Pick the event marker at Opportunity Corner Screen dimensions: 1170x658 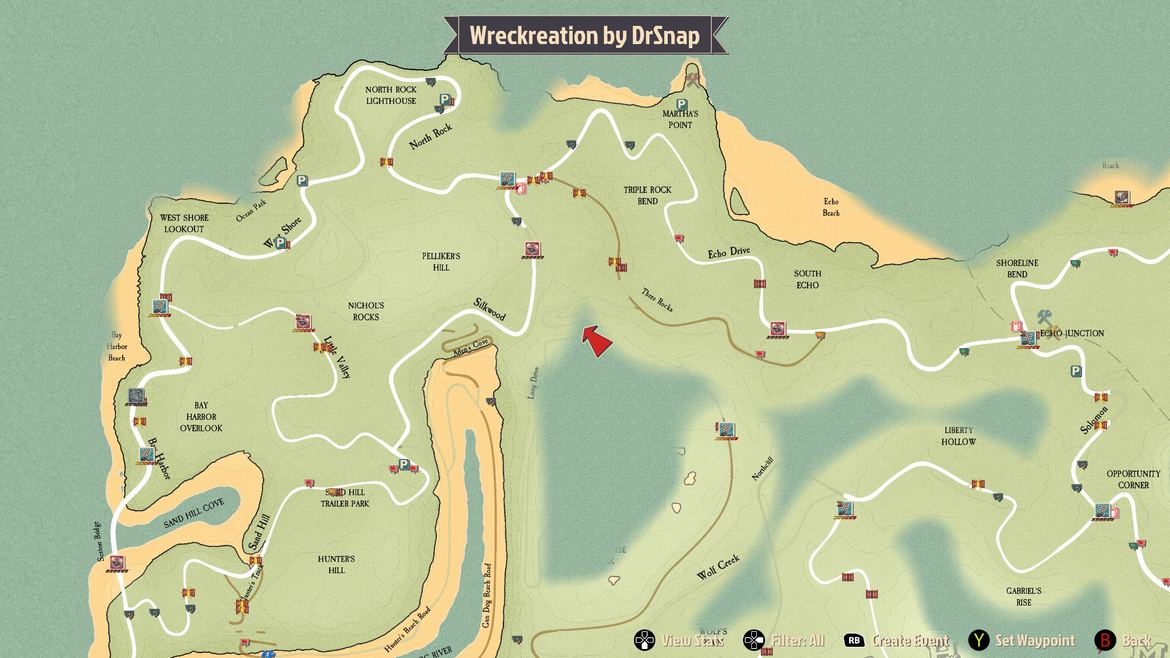tap(1101, 510)
